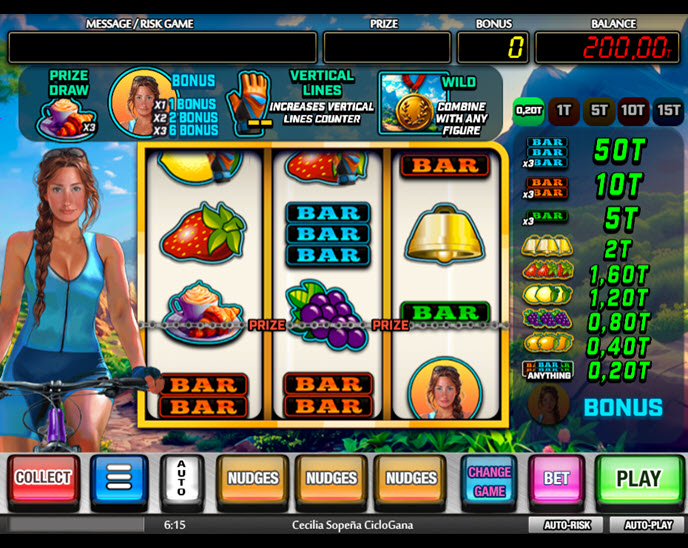This screenshot has width=688, height=548.
Task: Hit the green PLAY button
Action: coord(637,479)
